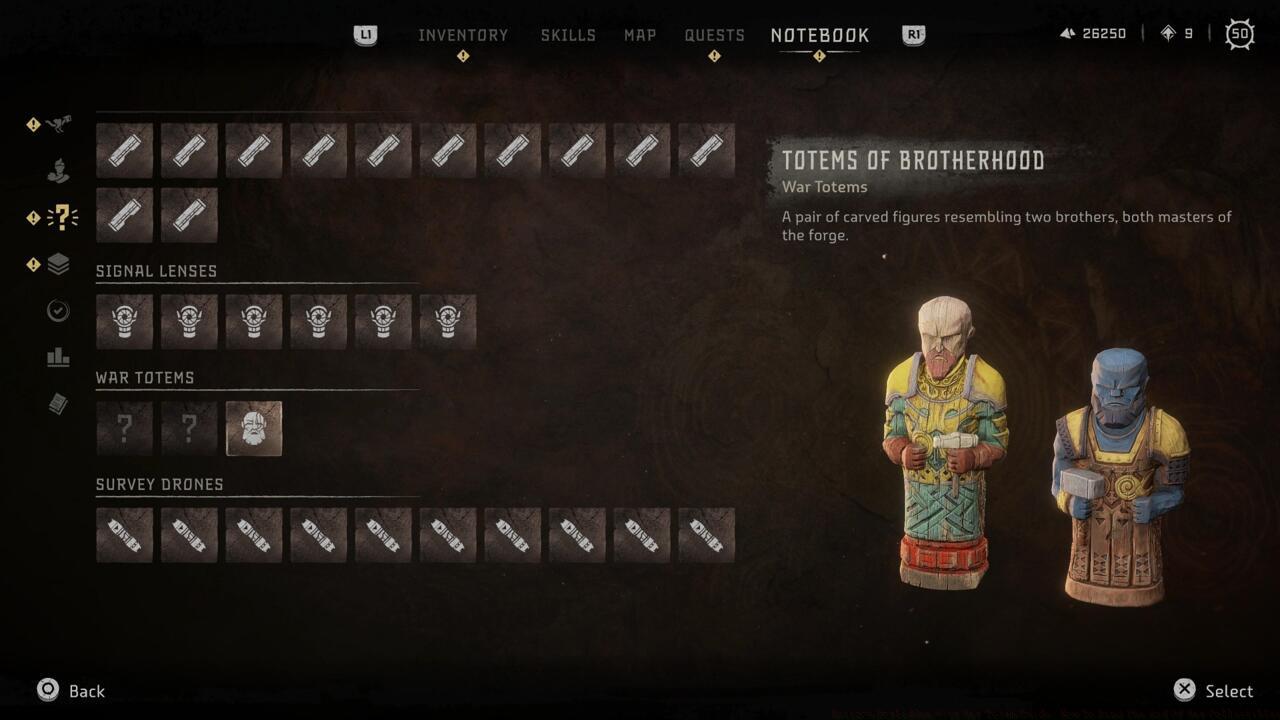The width and height of the screenshot is (1280, 720).
Task: Switch to the Inventory tab
Action: point(463,34)
